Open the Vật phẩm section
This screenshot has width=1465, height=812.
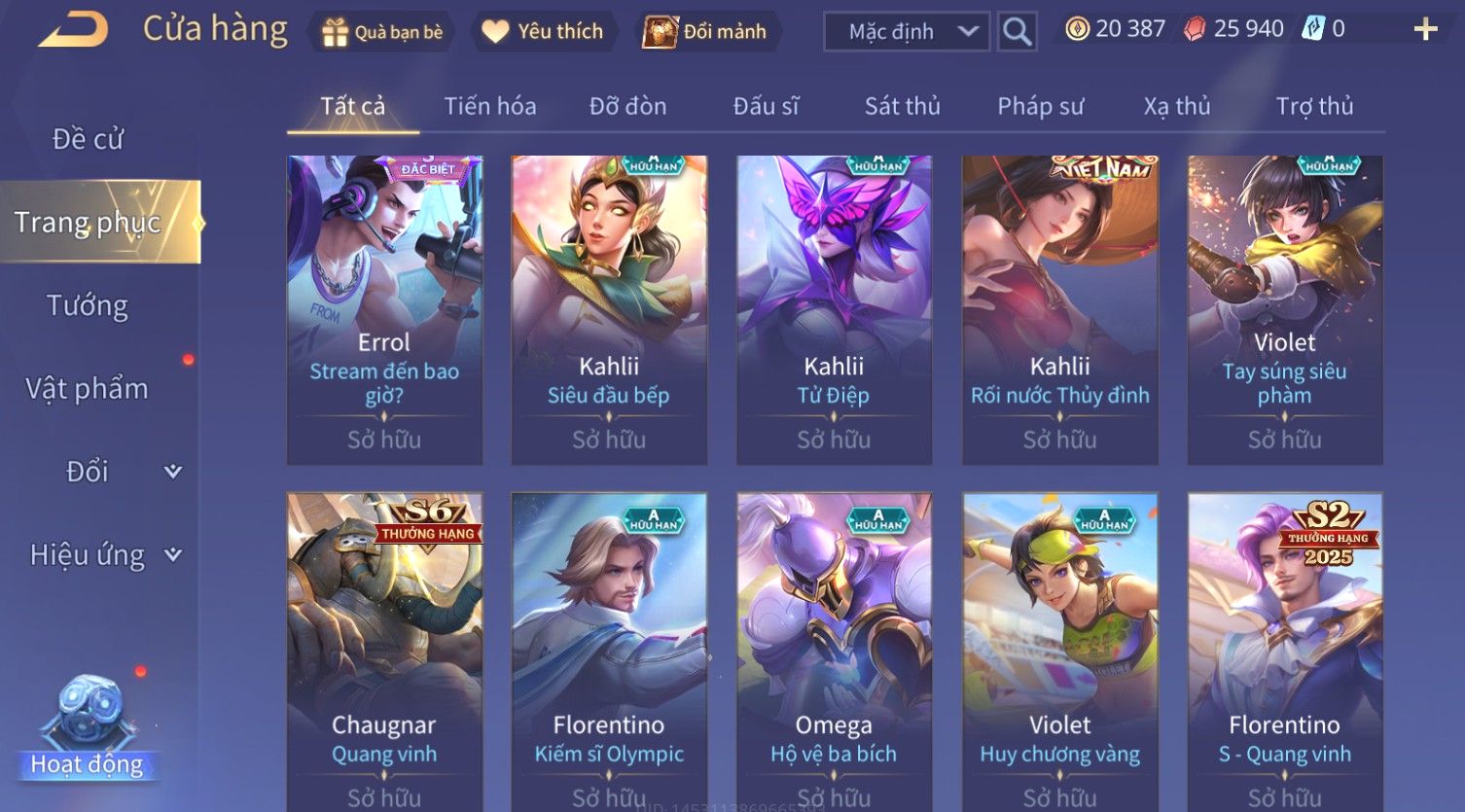tap(88, 389)
